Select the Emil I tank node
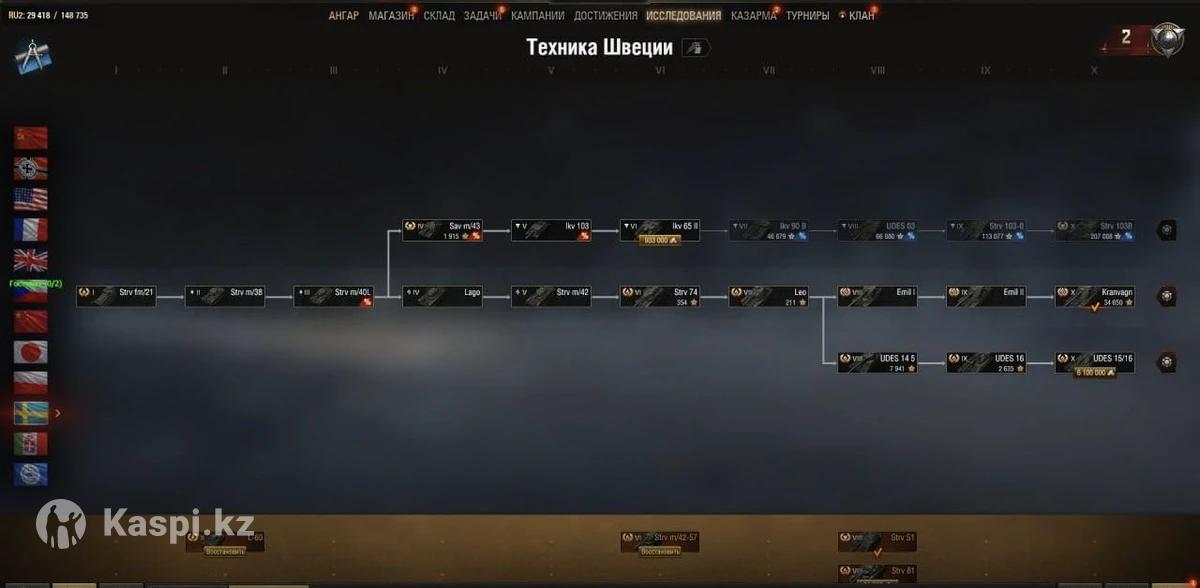Screen dimensions: 1200x588 tap(877, 296)
